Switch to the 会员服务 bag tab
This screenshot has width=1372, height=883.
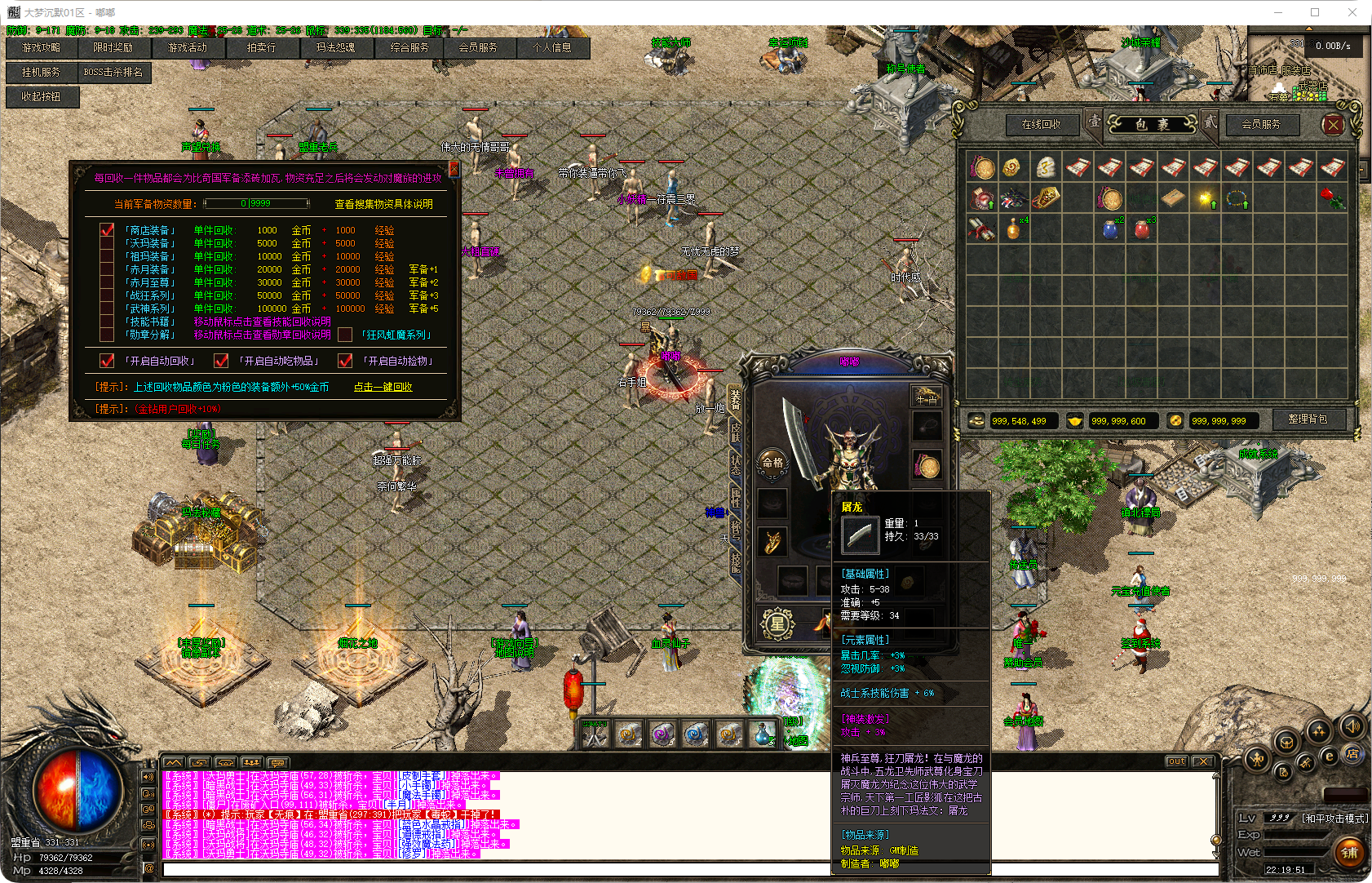click(1261, 125)
